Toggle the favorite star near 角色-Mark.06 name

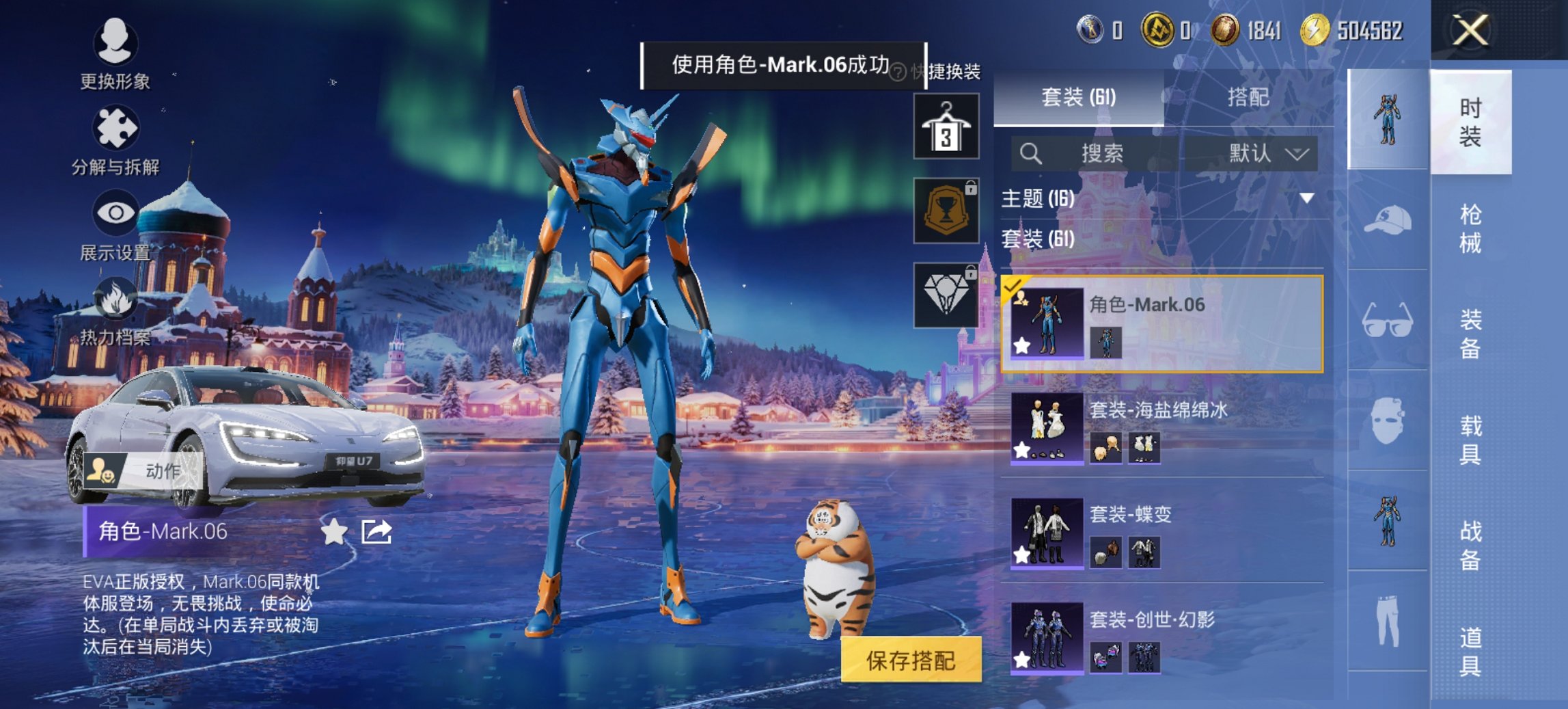333,529
